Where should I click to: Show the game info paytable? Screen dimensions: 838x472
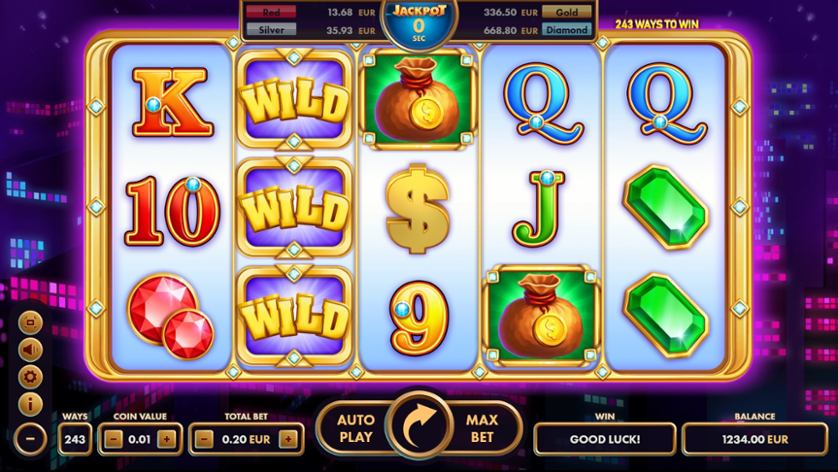pos(30,404)
